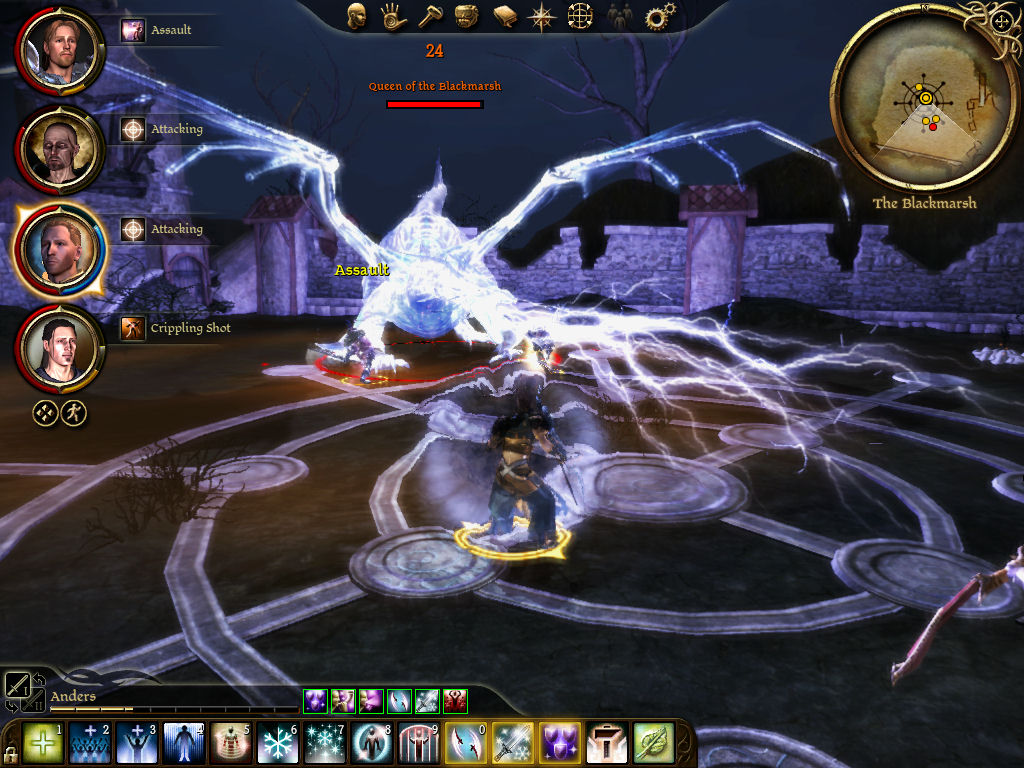This screenshot has height=768, width=1024.
Task: Open the character record head icon
Action: [x=357, y=17]
